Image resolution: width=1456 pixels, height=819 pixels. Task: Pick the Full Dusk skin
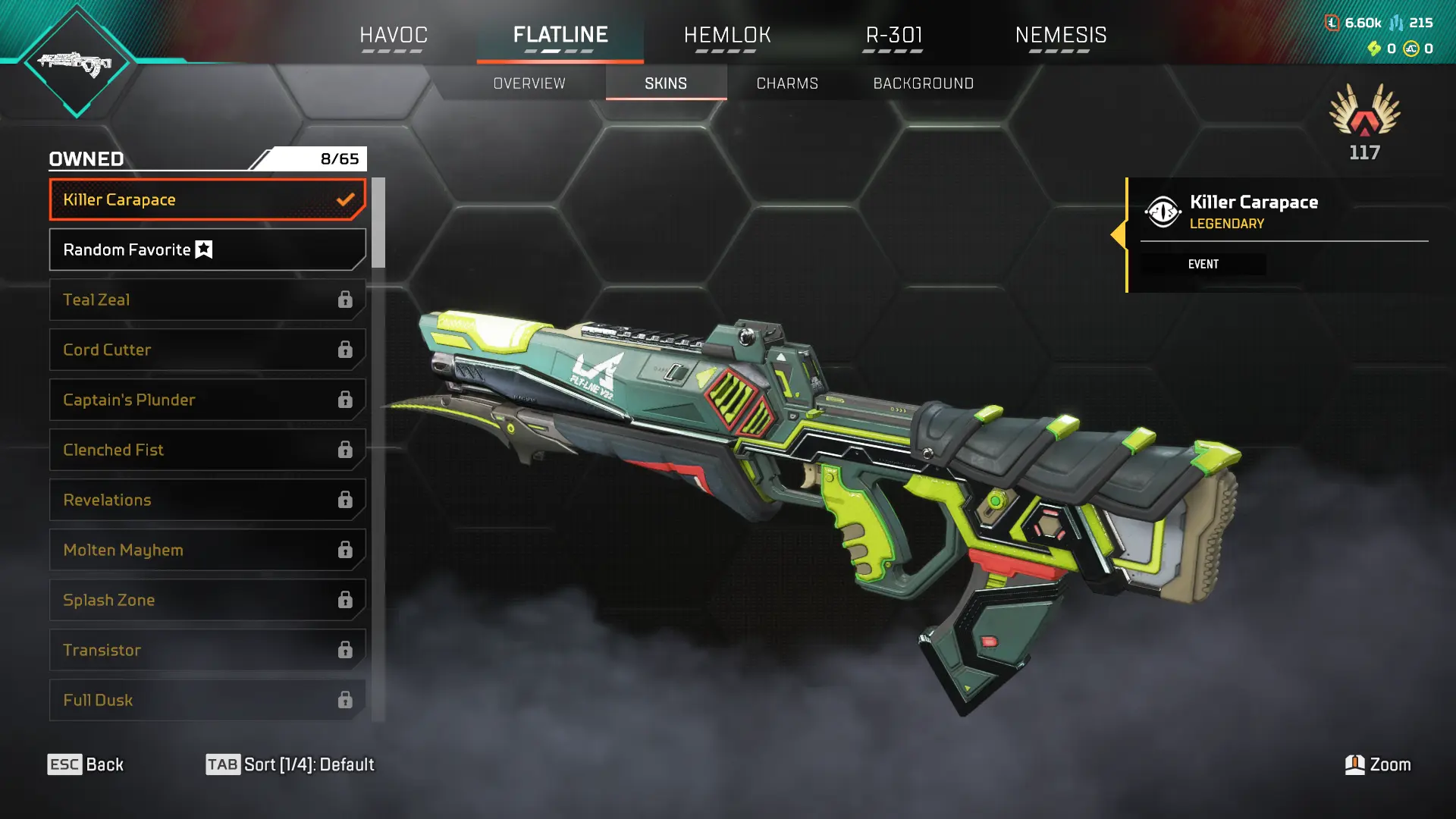[x=207, y=700]
